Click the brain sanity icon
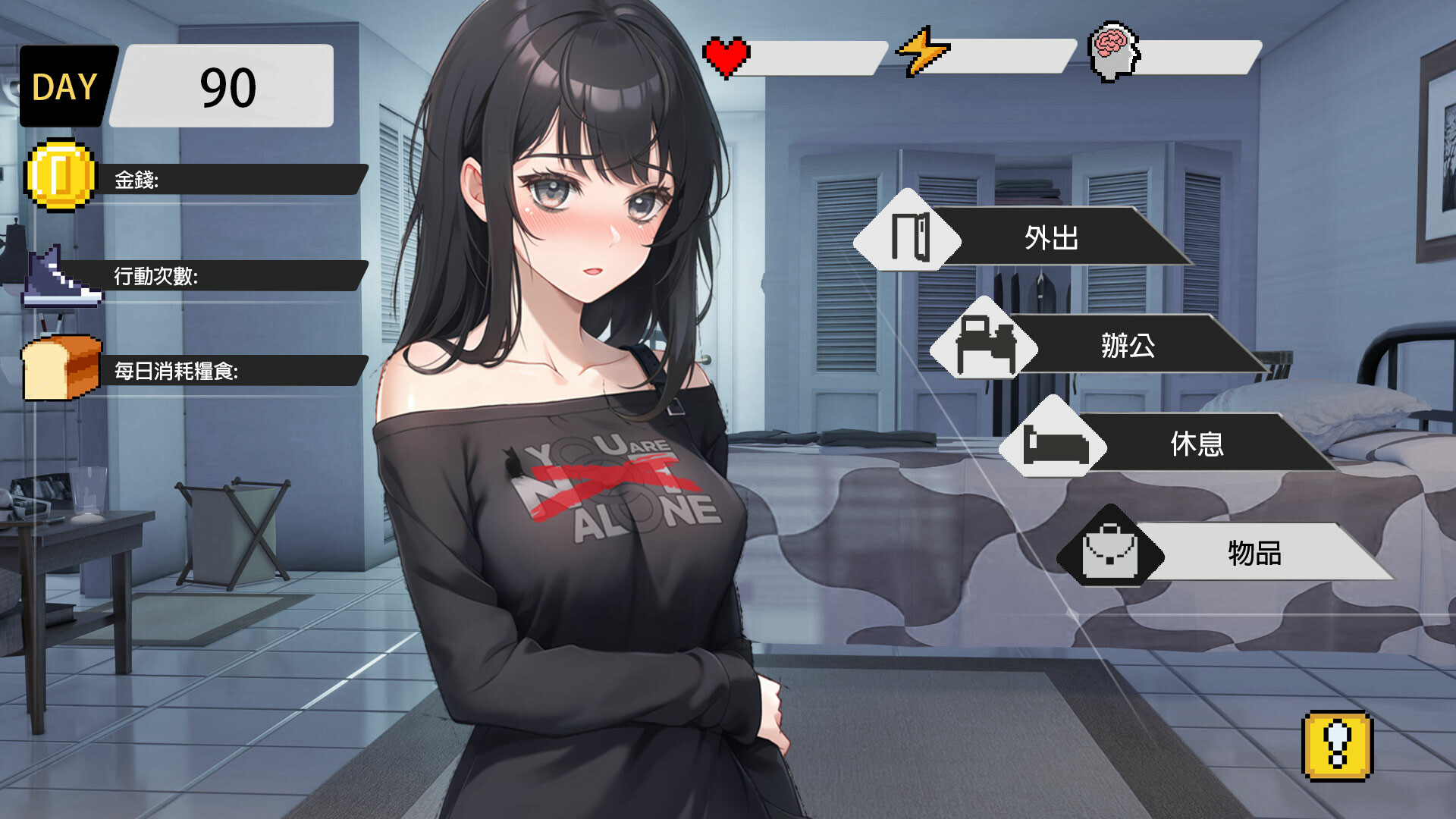The width and height of the screenshot is (1456, 819). 1112,52
